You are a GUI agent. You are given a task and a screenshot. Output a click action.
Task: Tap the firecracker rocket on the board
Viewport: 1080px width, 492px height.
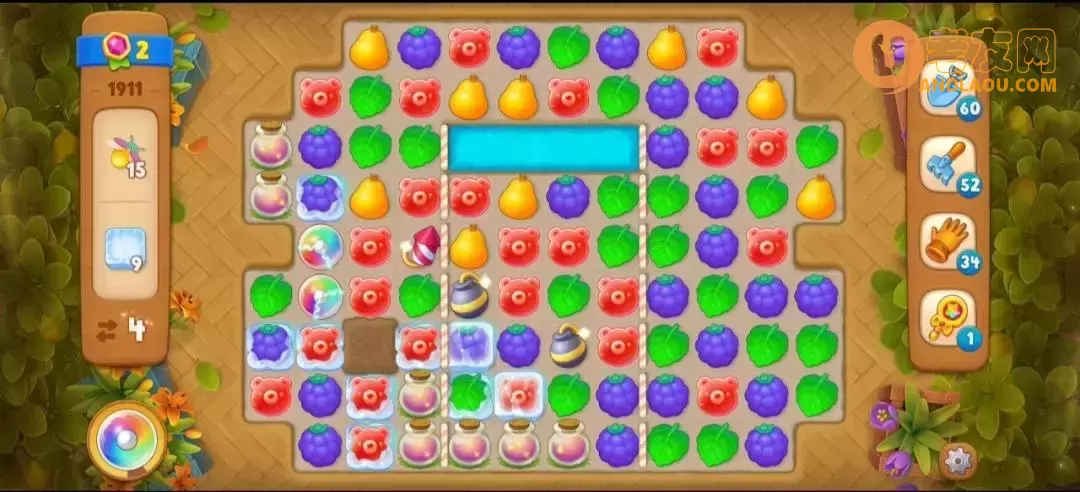(x=420, y=247)
